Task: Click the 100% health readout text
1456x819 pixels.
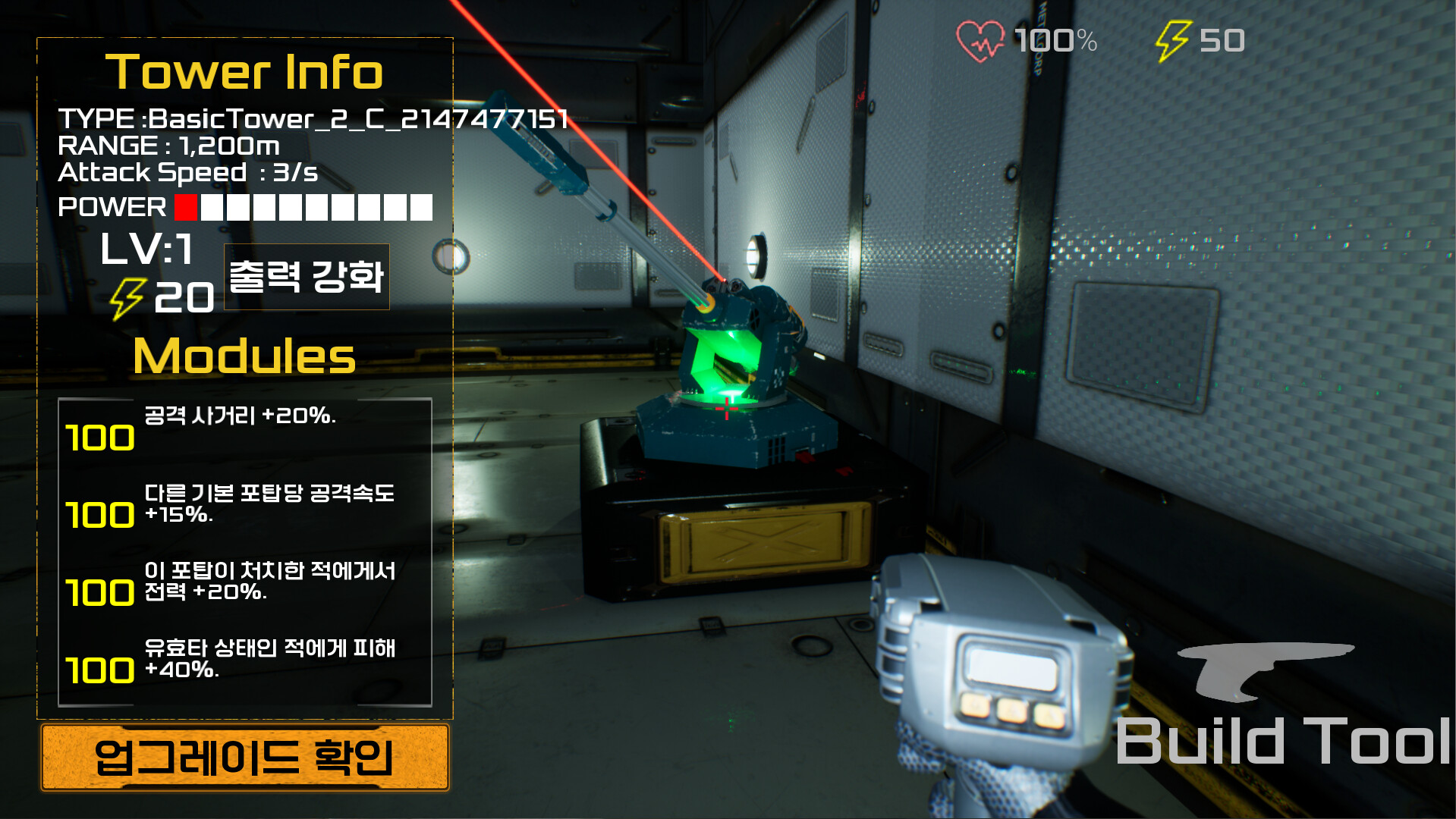Action: click(x=1055, y=41)
